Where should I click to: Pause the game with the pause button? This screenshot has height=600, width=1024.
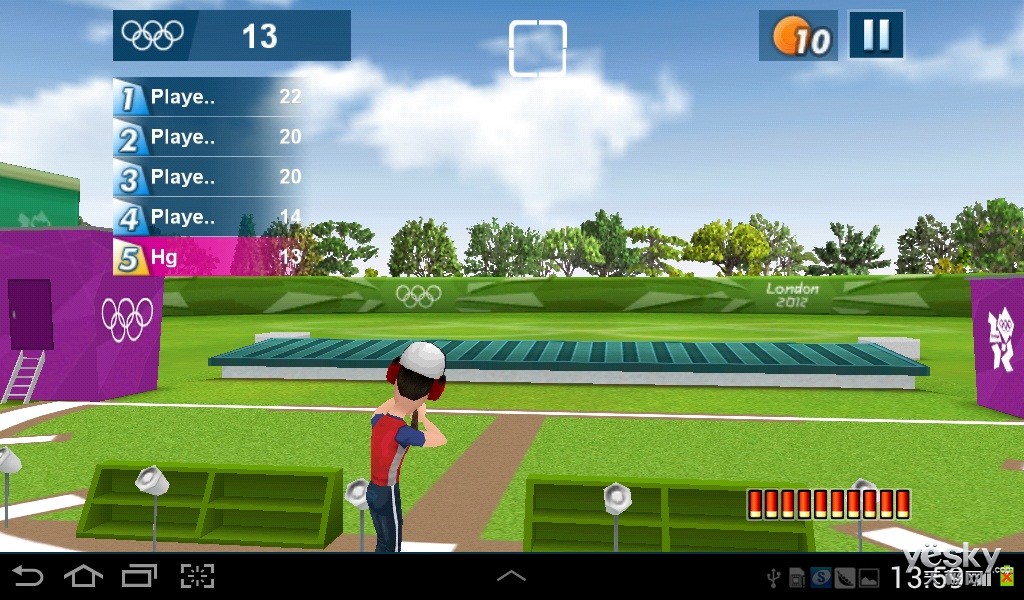point(876,36)
